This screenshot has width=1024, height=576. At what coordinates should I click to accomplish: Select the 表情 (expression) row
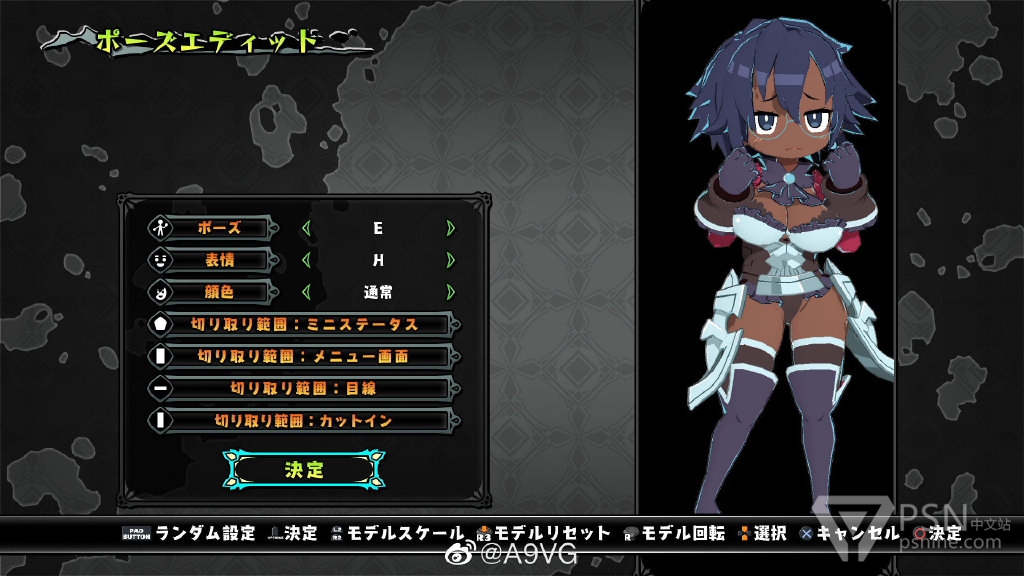click(x=219, y=260)
